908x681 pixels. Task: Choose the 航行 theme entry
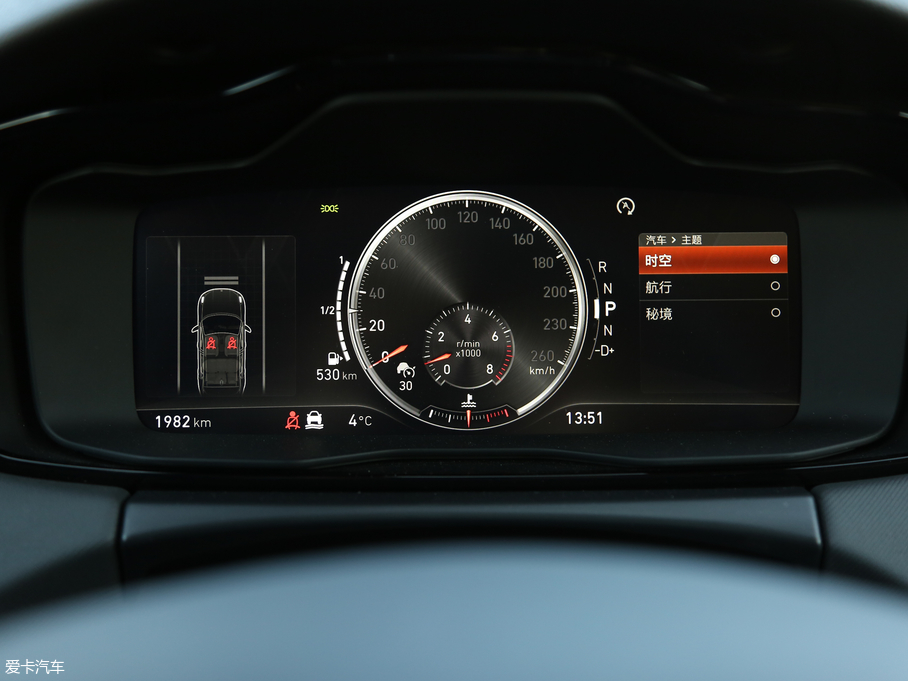712,287
